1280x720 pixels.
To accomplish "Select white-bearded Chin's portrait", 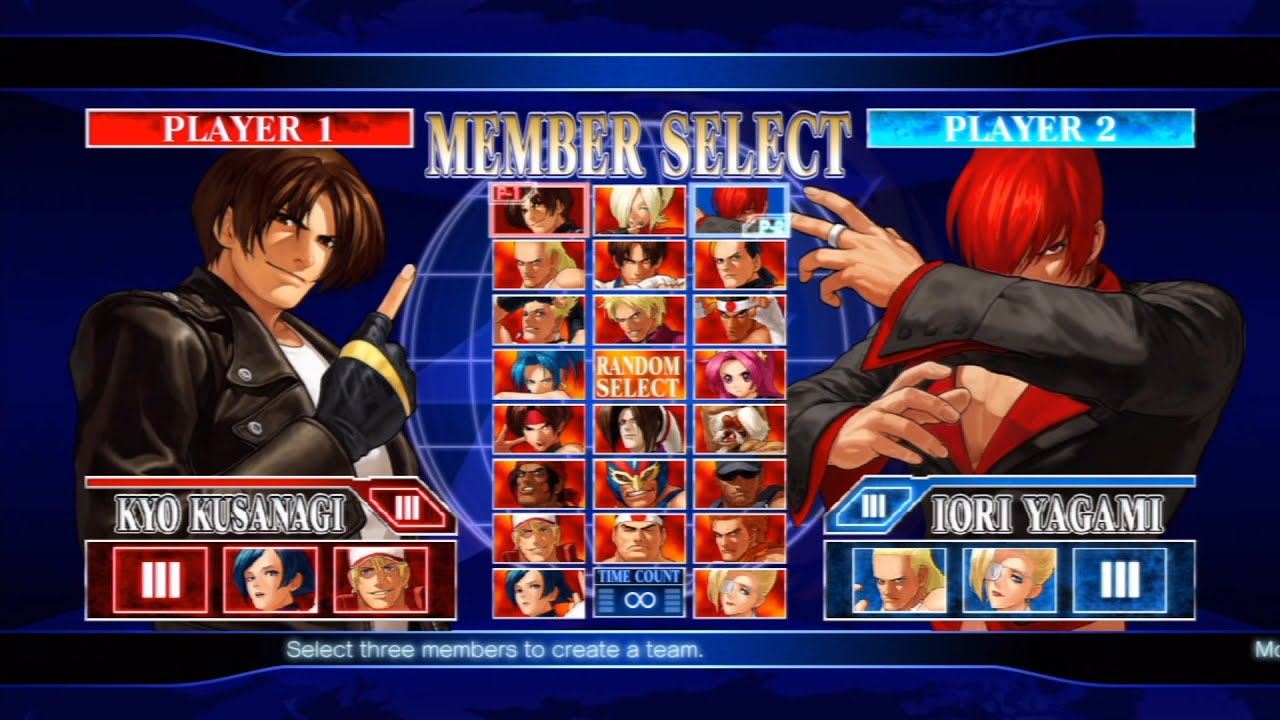I will (740, 429).
